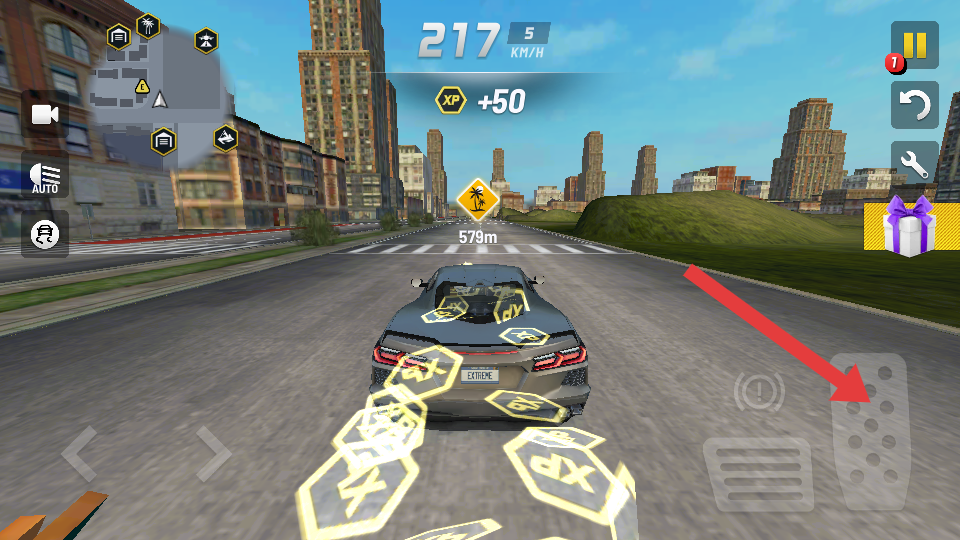The image size is (960, 540).
Task: Select the palm tree marker on the minimap
Action: tap(148, 24)
